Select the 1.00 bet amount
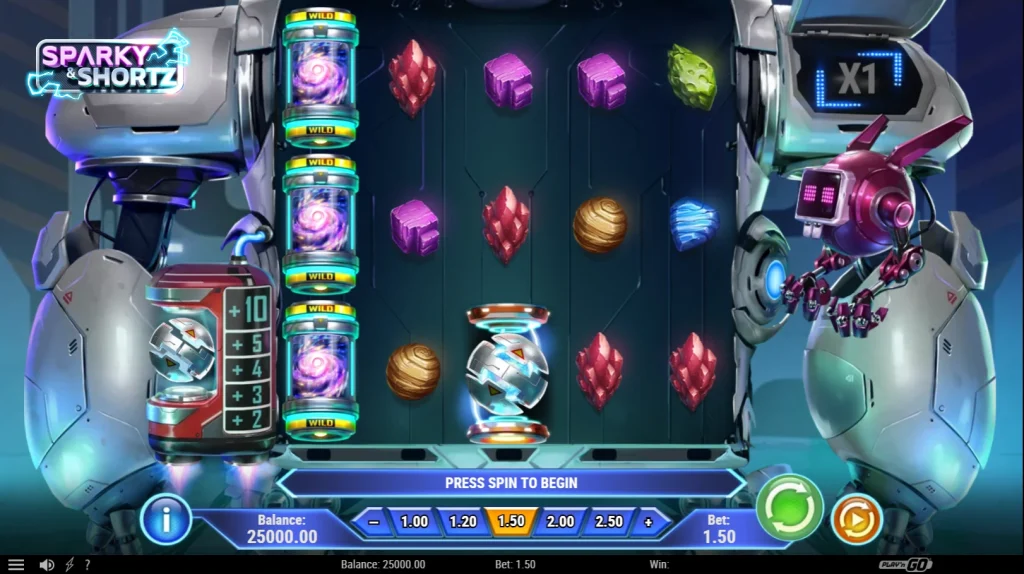This screenshot has width=1024, height=574. [414, 522]
